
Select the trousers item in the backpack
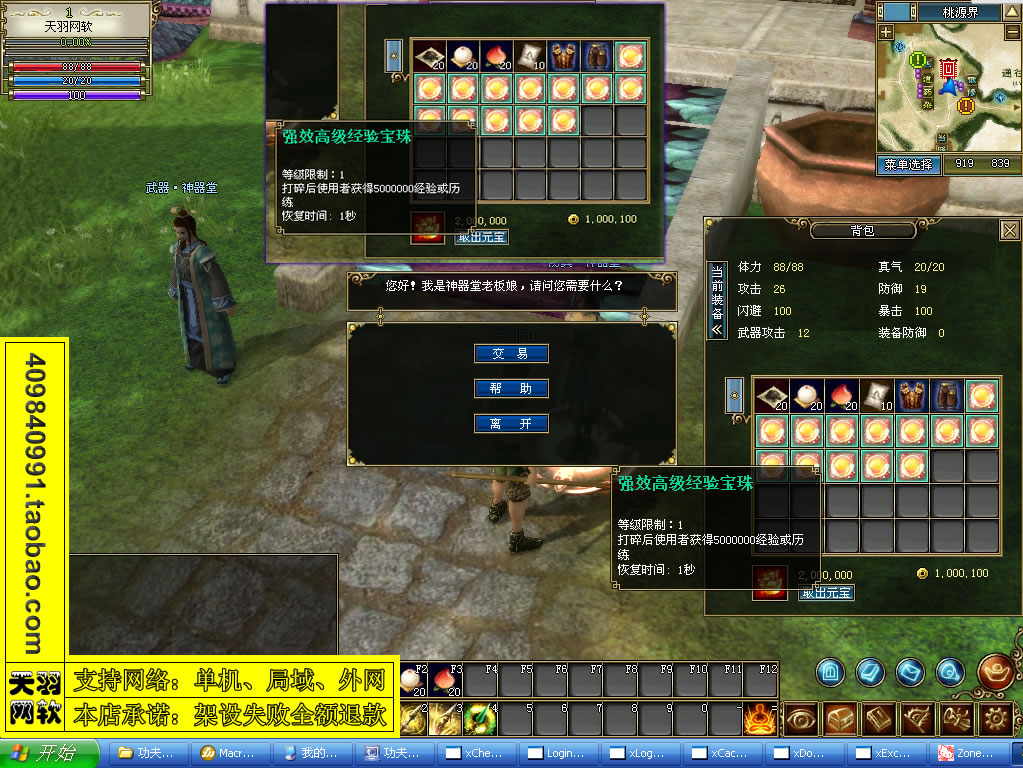946,396
